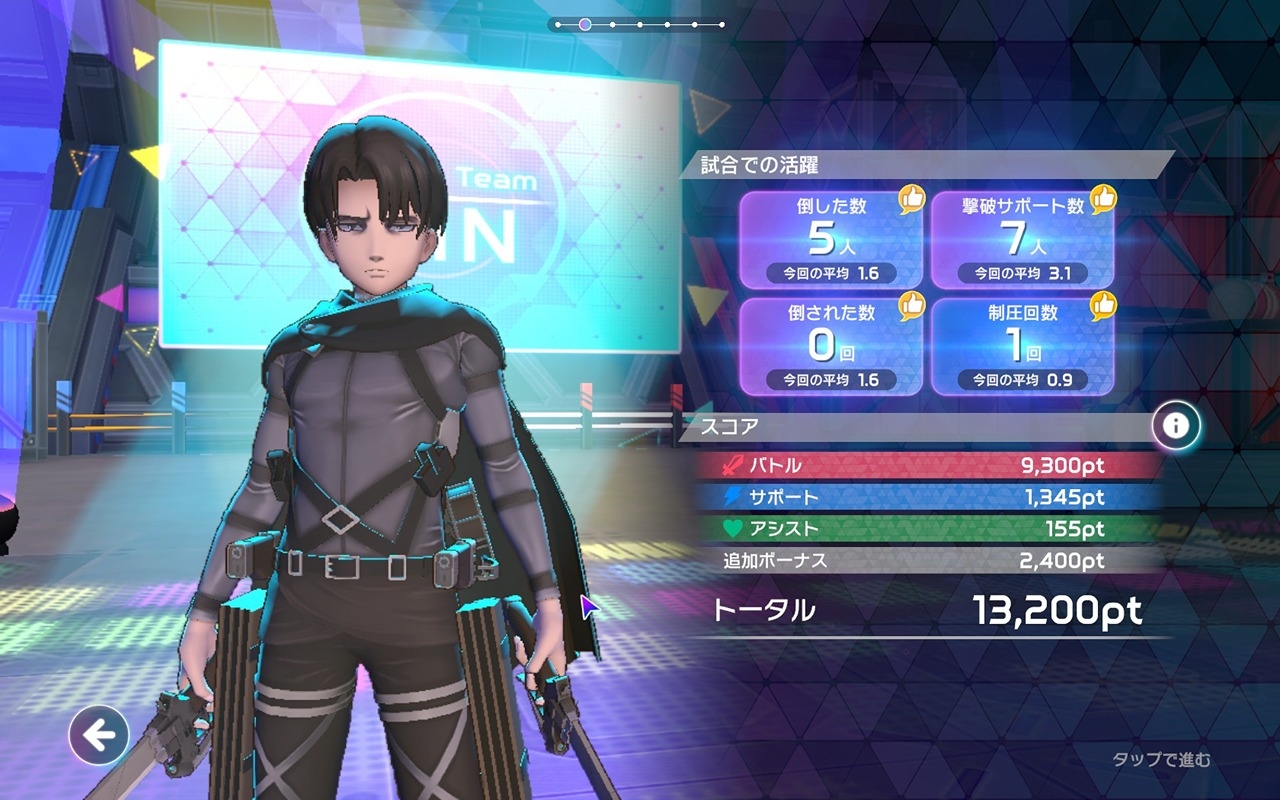This screenshot has width=1280, height=800.
Task: Open the score info button
Action: (x=1175, y=426)
